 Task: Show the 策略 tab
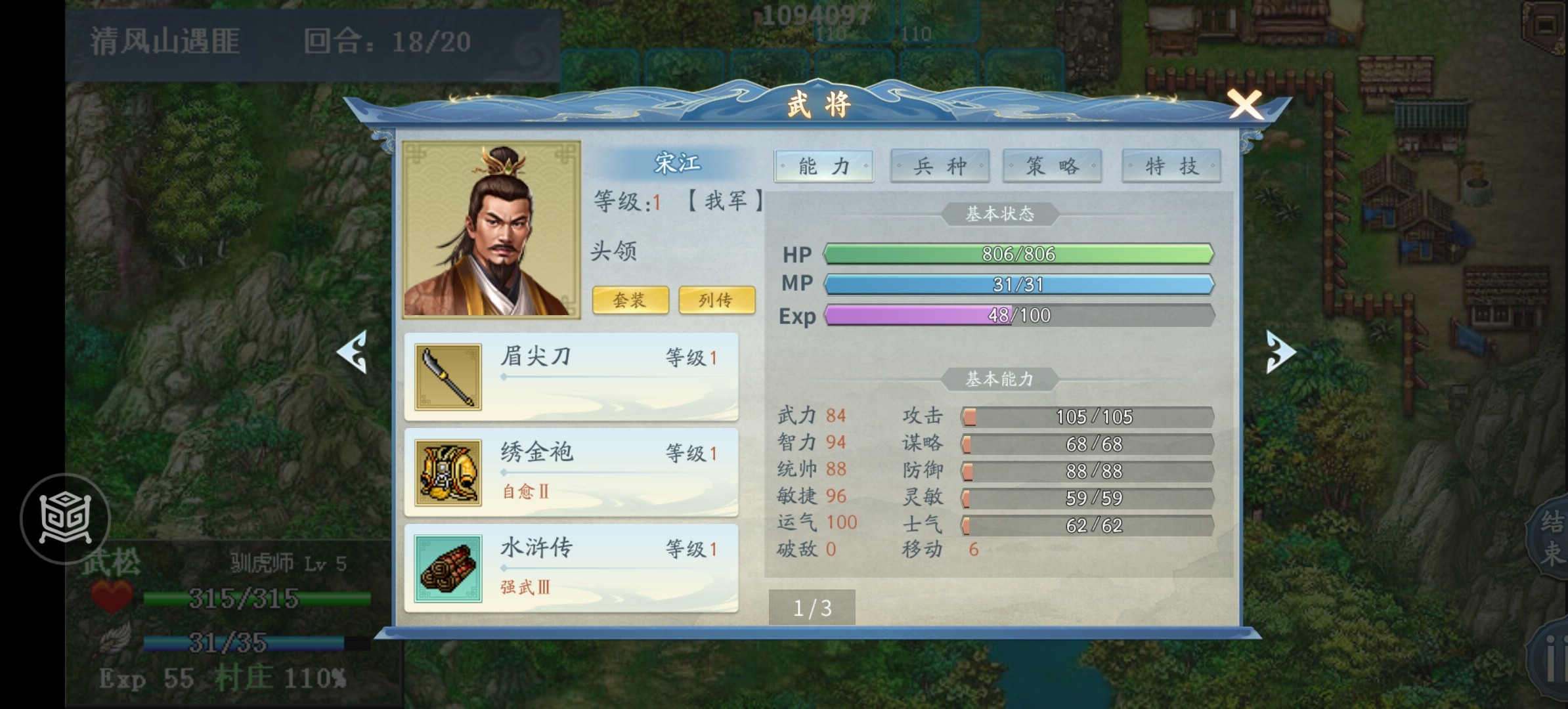click(x=1052, y=166)
